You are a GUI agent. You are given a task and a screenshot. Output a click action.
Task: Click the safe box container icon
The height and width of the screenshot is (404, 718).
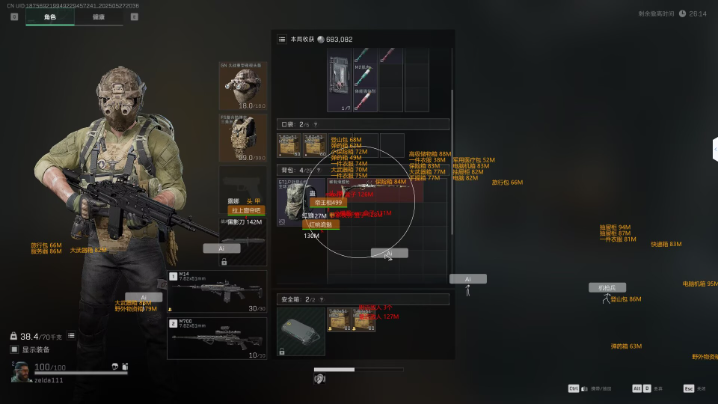click(x=301, y=329)
